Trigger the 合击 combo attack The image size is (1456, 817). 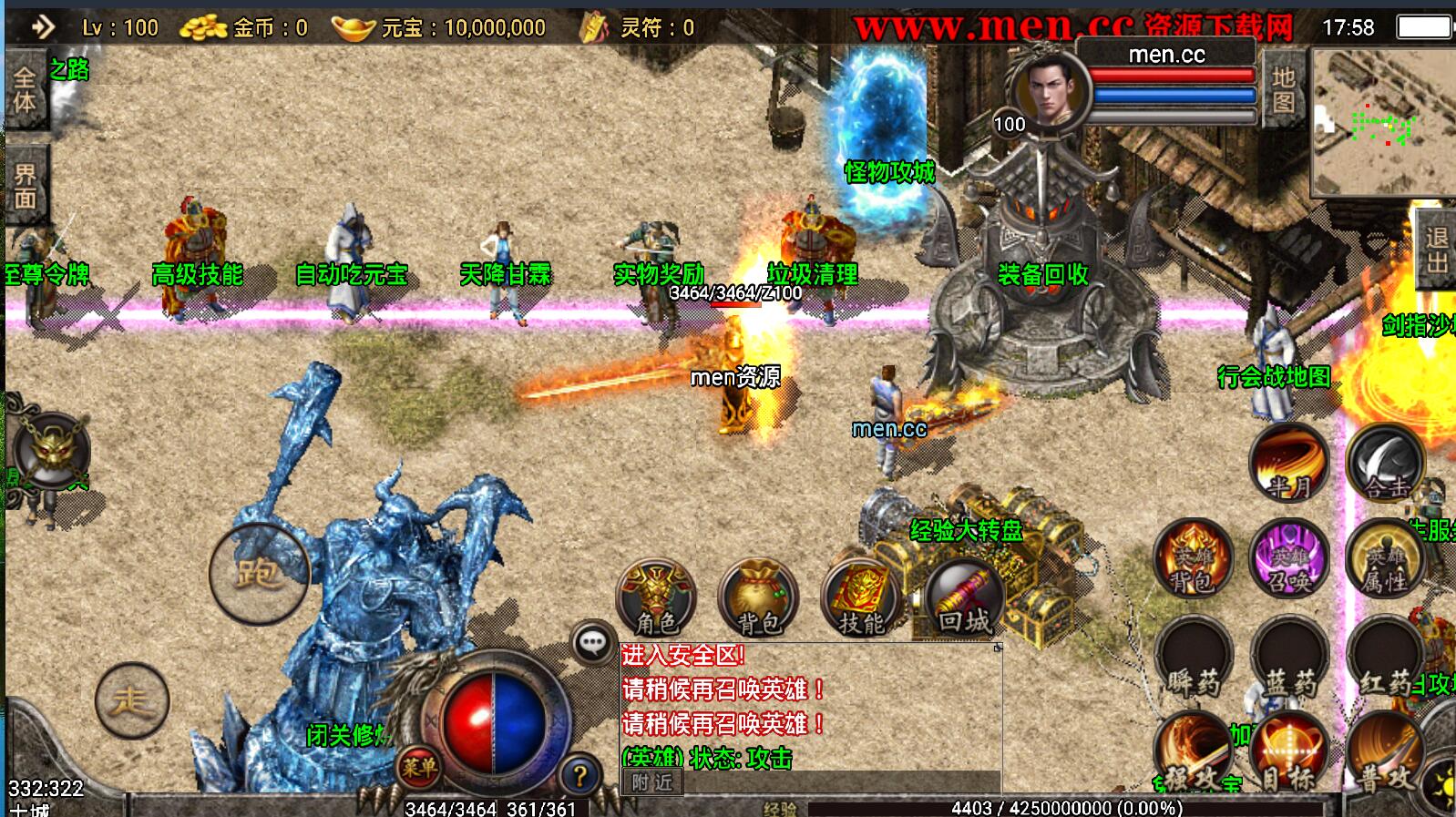point(1385,463)
